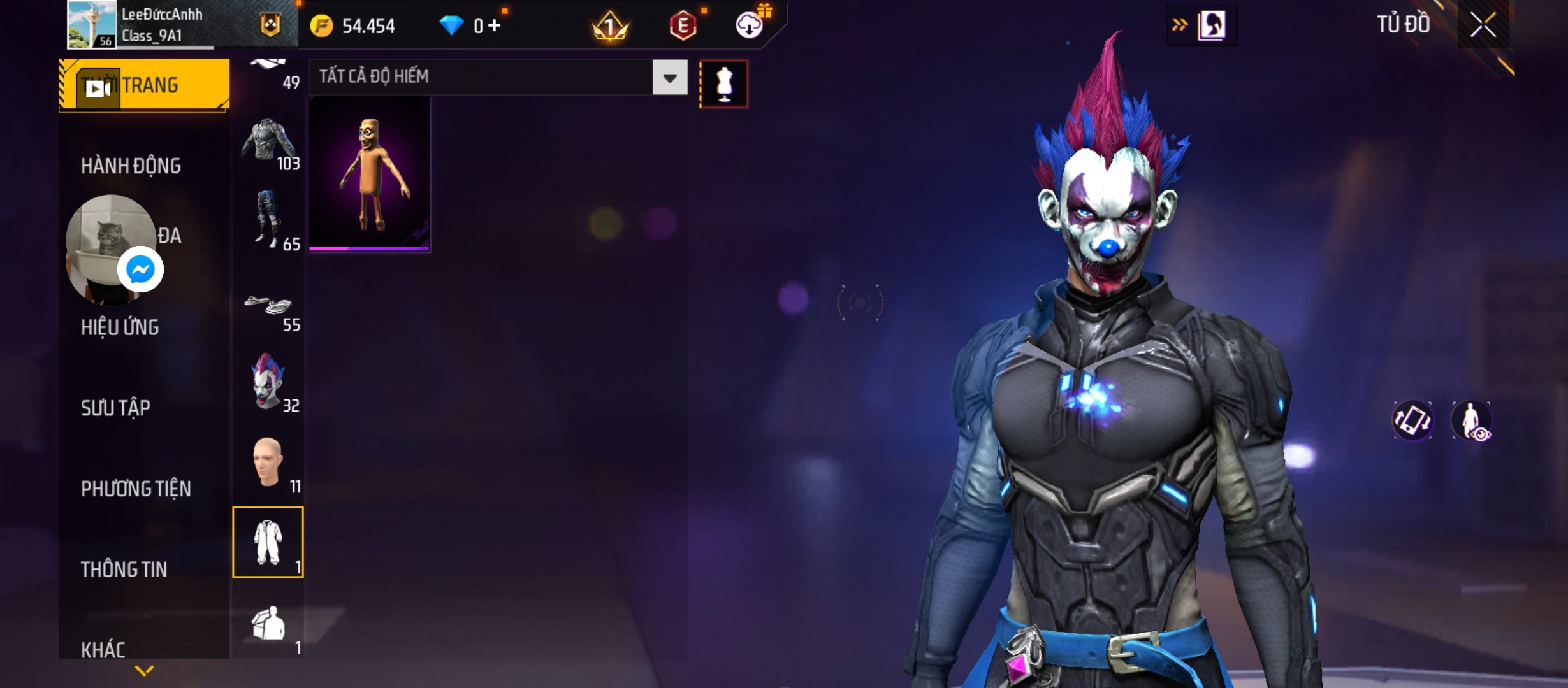Tap the plus button to add diamonds
Image resolution: width=1568 pixels, height=688 pixels.
(x=495, y=25)
